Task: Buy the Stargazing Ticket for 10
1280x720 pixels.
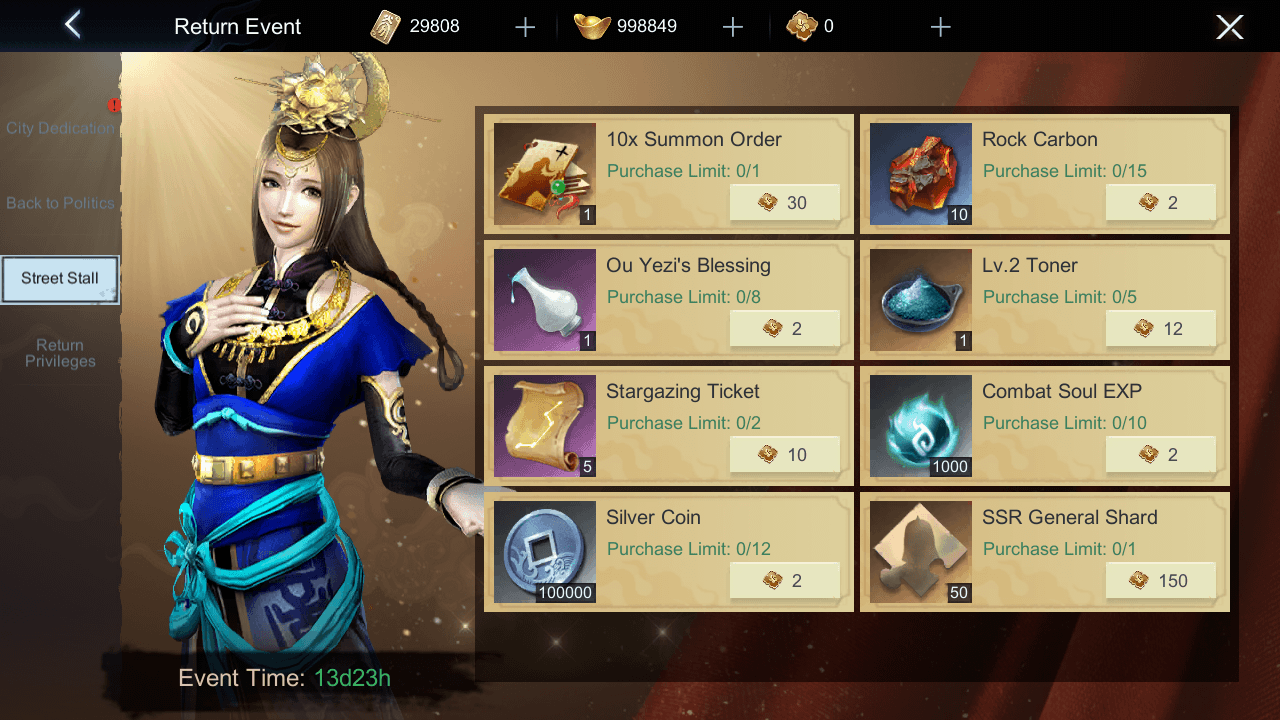Action: (x=784, y=455)
